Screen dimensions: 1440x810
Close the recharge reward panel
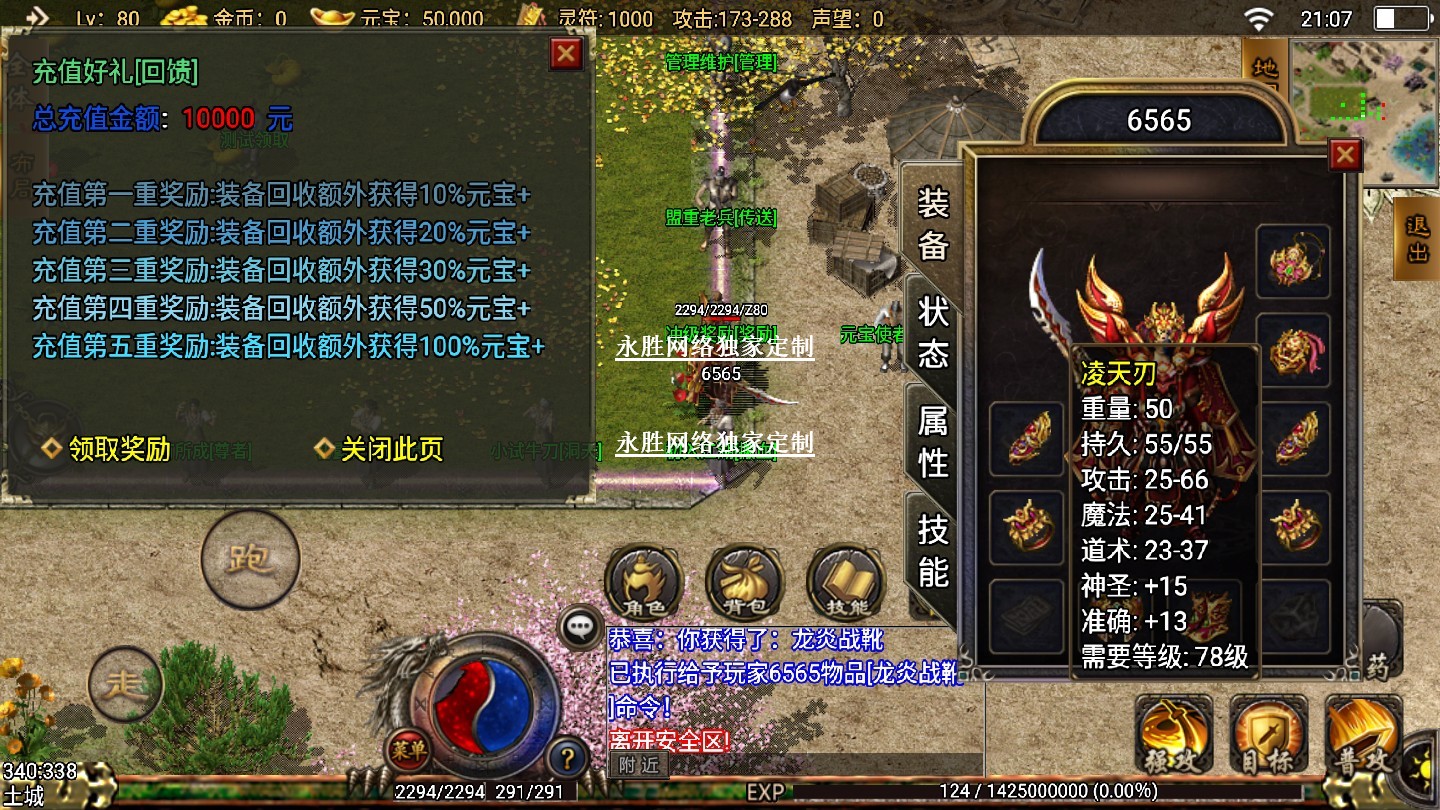coord(566,53)
